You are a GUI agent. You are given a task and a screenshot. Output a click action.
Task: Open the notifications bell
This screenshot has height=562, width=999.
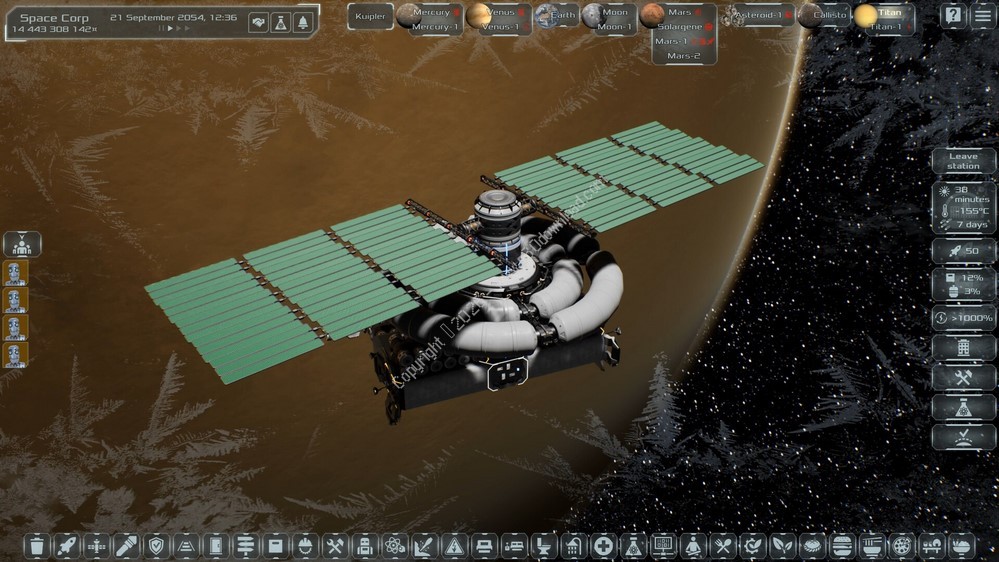coord(303,22)
